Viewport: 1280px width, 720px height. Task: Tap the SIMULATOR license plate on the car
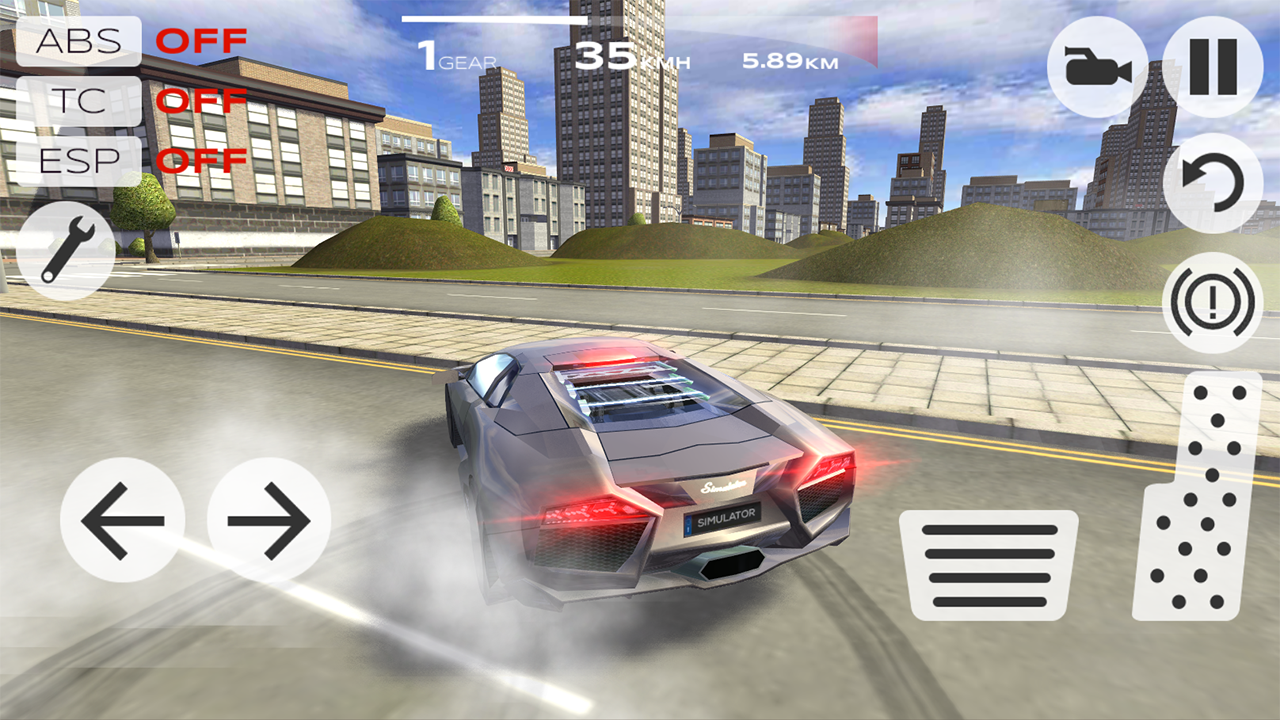[723, 520]
